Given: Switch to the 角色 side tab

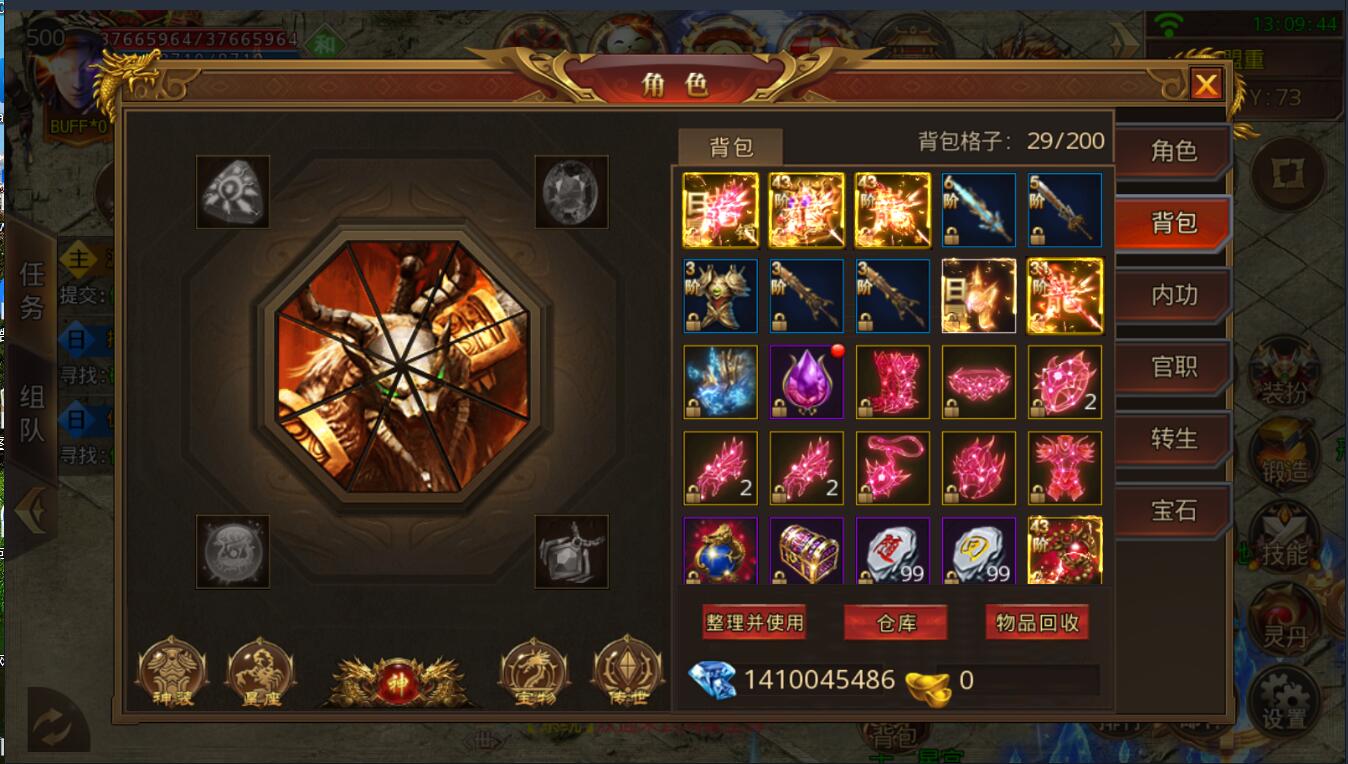Looking at the screenshot, I should click(1173, 151).
